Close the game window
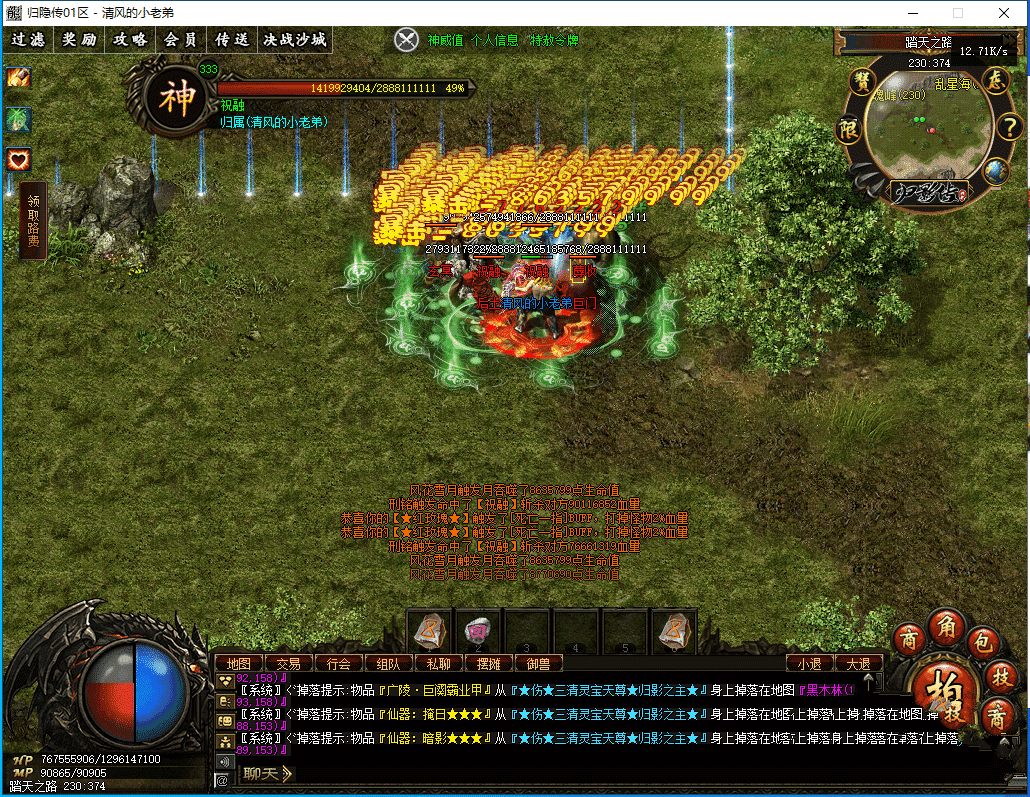 point(1004,13)
